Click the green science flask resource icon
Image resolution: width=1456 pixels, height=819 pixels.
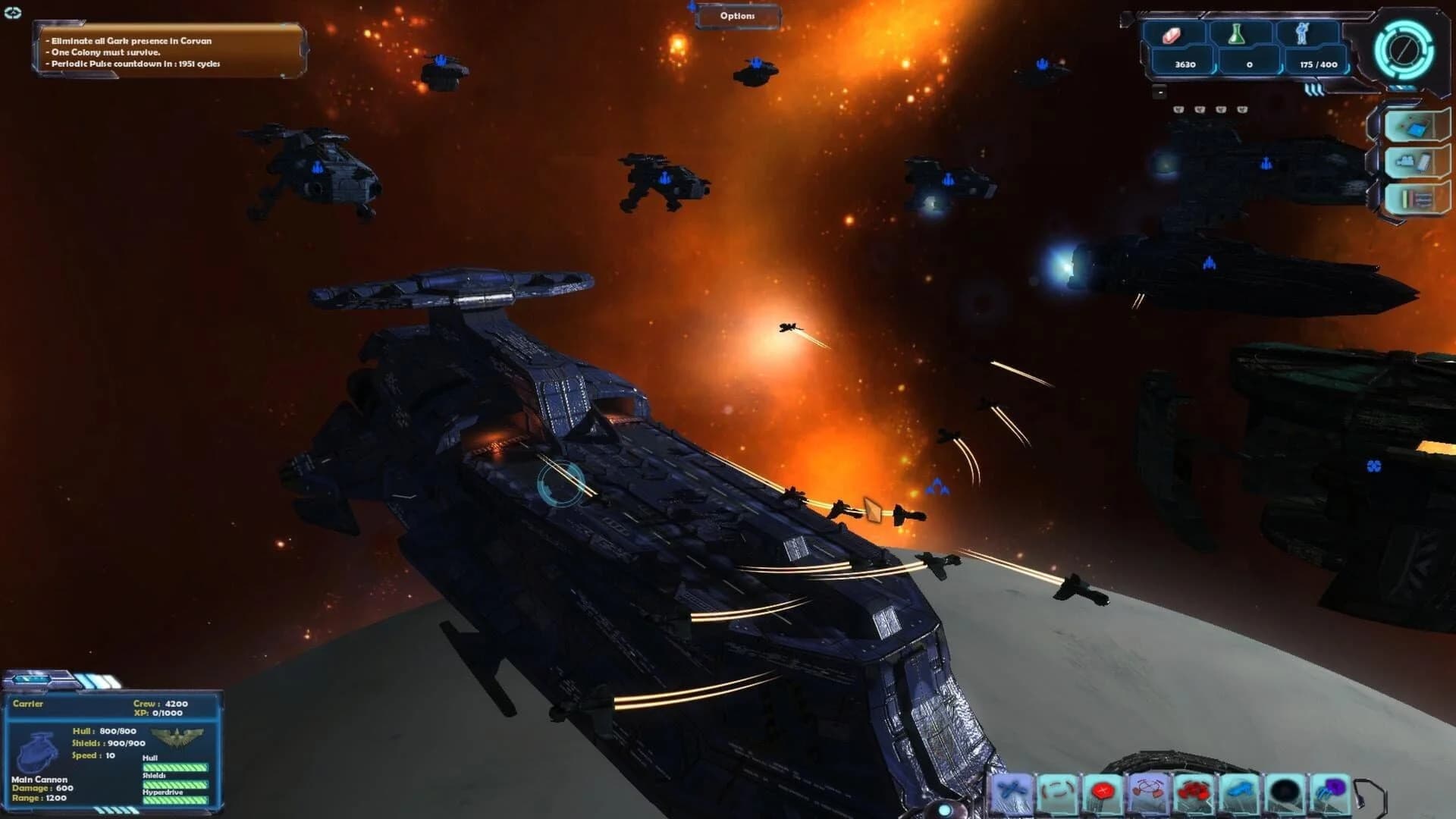coord(1237,33)
